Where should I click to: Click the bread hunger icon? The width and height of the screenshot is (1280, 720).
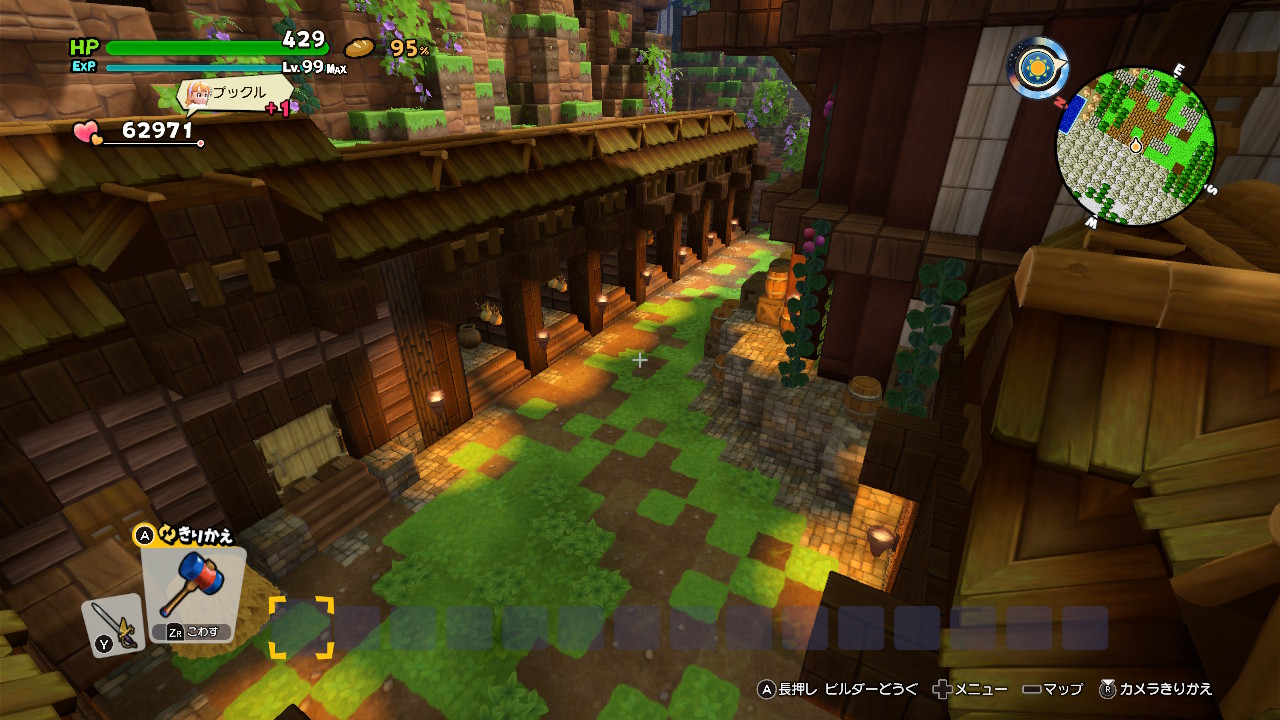[360, 47]
